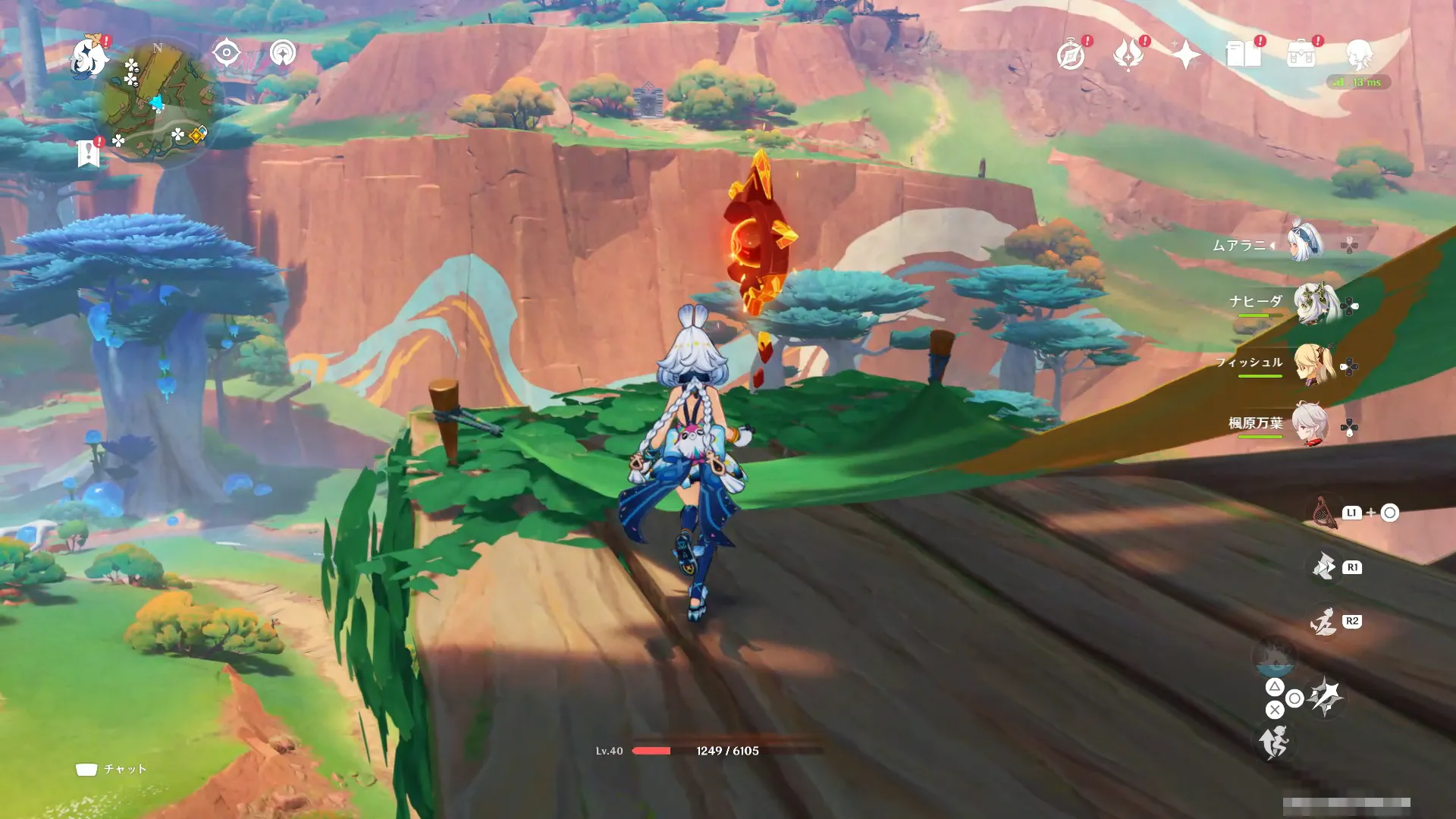Switch to party member 楓原万葉
The image size is (1456, 819).
1310,425
